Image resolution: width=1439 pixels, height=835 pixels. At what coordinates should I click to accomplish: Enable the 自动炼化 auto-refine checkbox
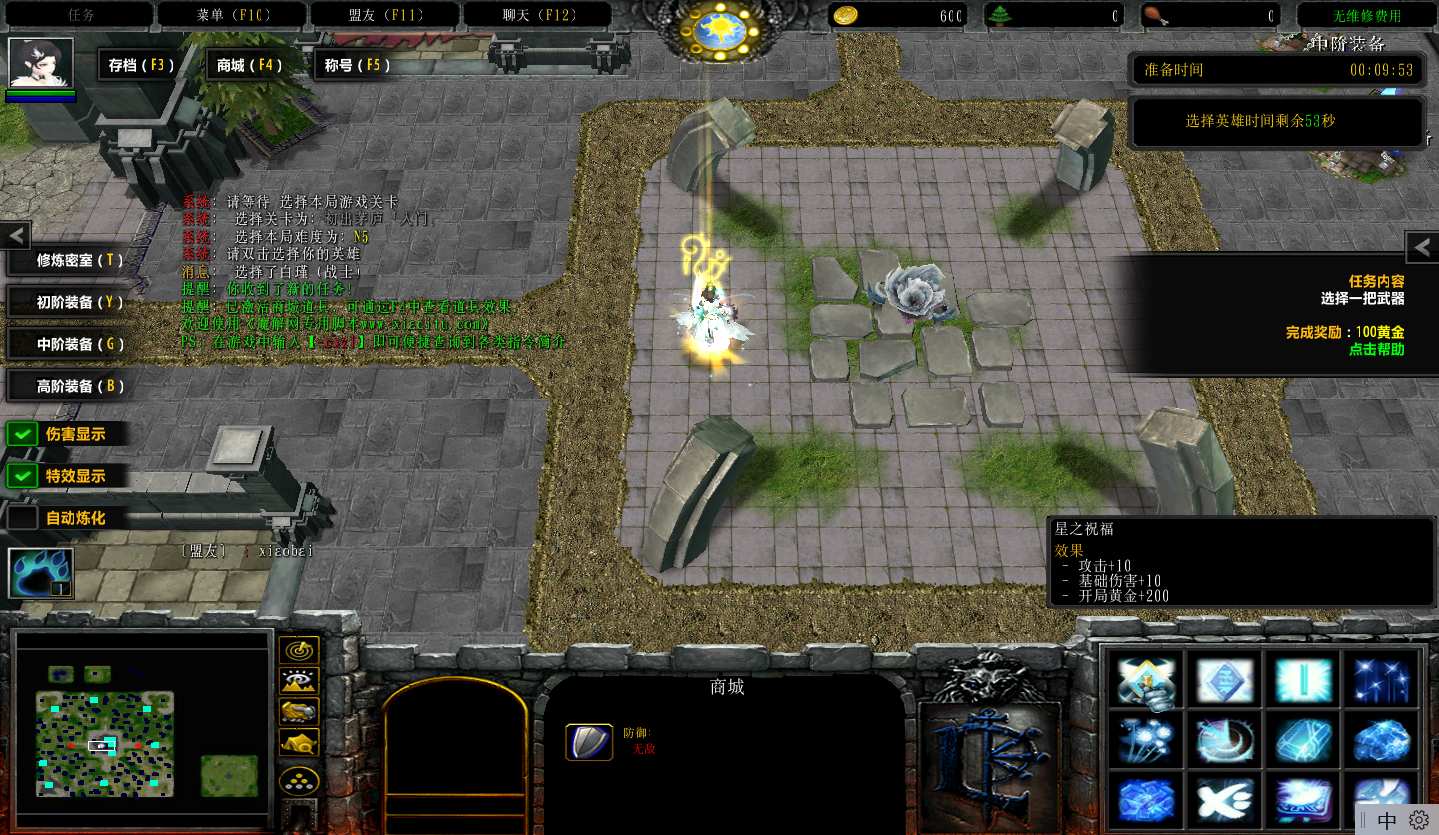click(x=22, y=518)
